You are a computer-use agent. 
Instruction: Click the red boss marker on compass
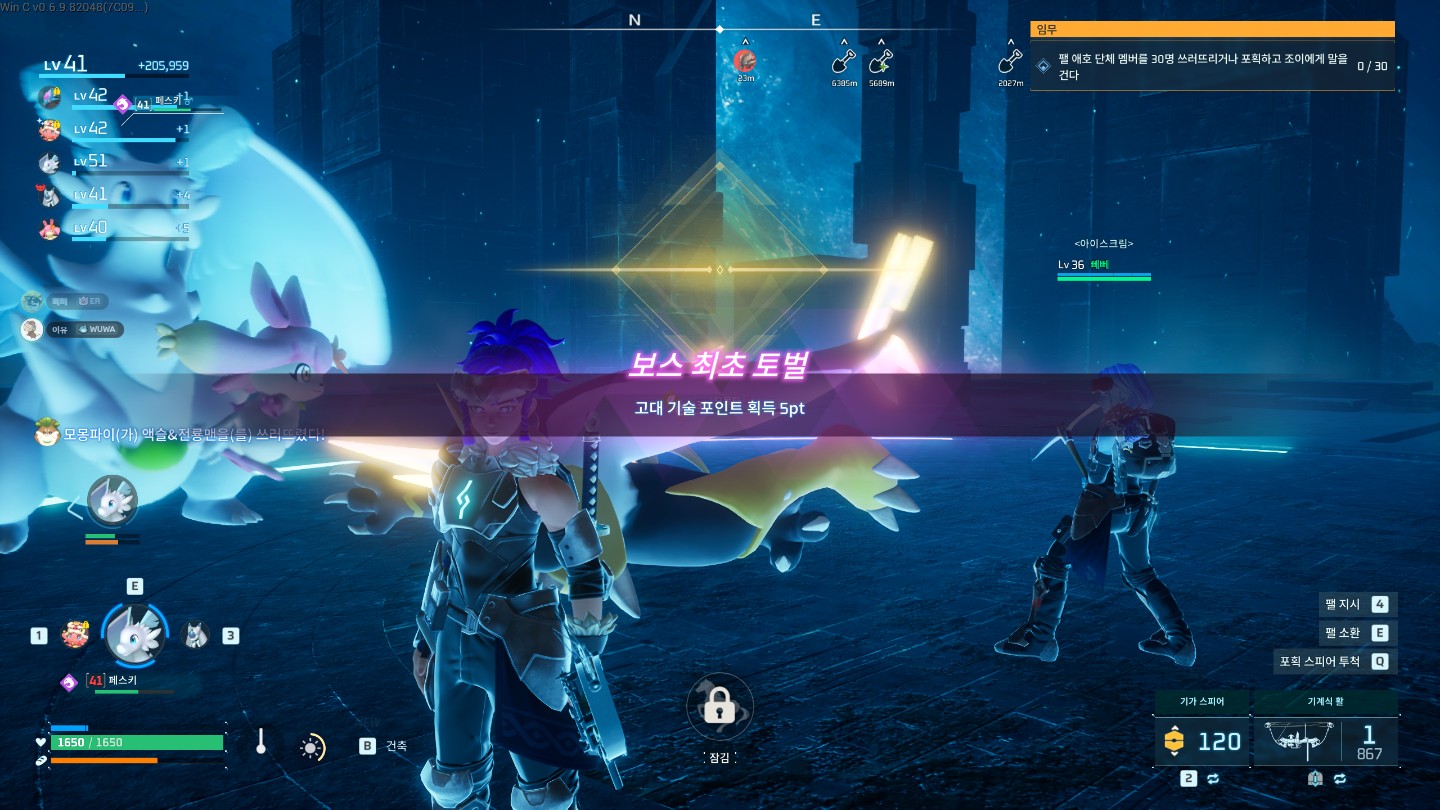coord(743,61)
